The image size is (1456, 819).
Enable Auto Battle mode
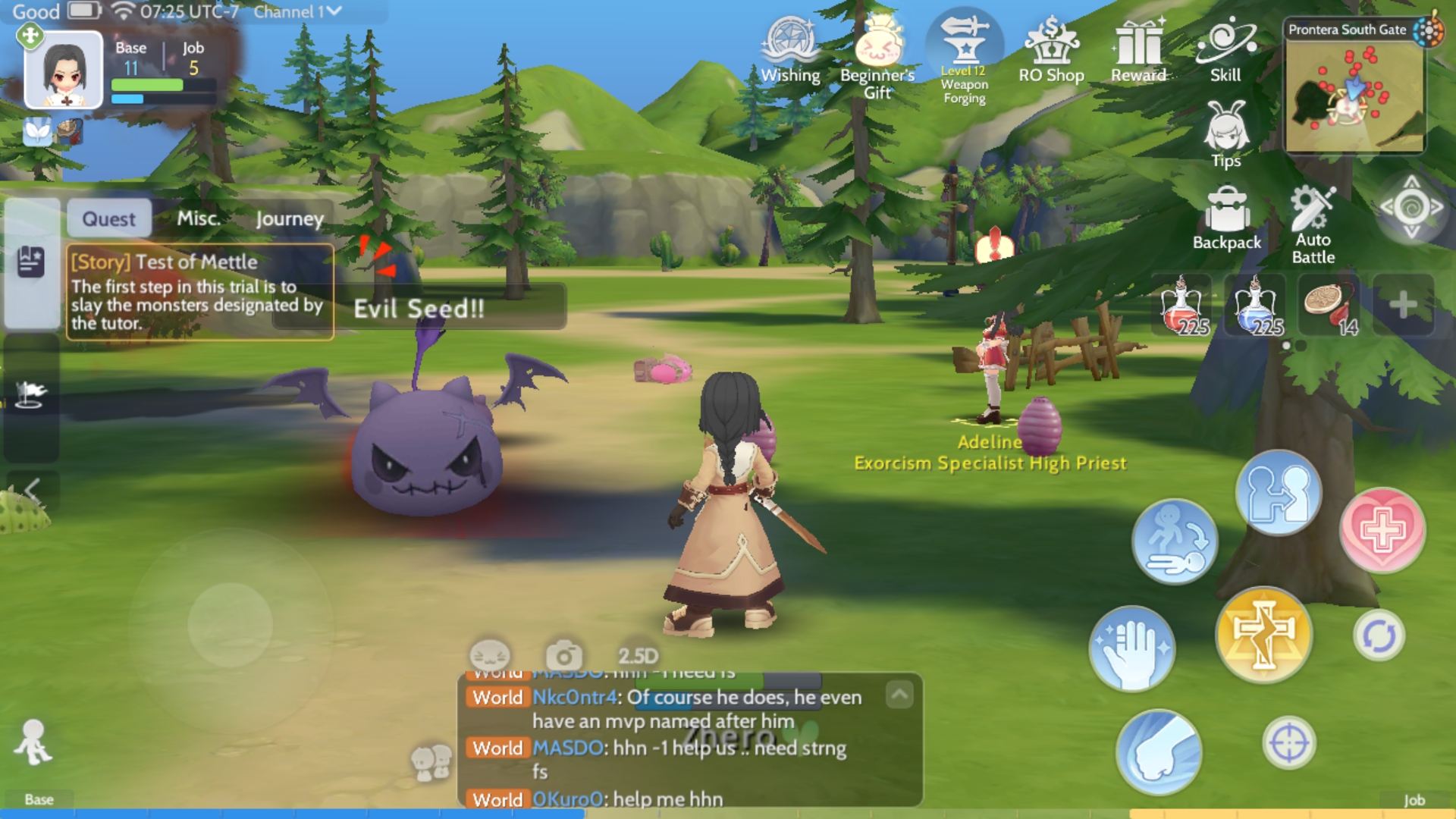1313,220
